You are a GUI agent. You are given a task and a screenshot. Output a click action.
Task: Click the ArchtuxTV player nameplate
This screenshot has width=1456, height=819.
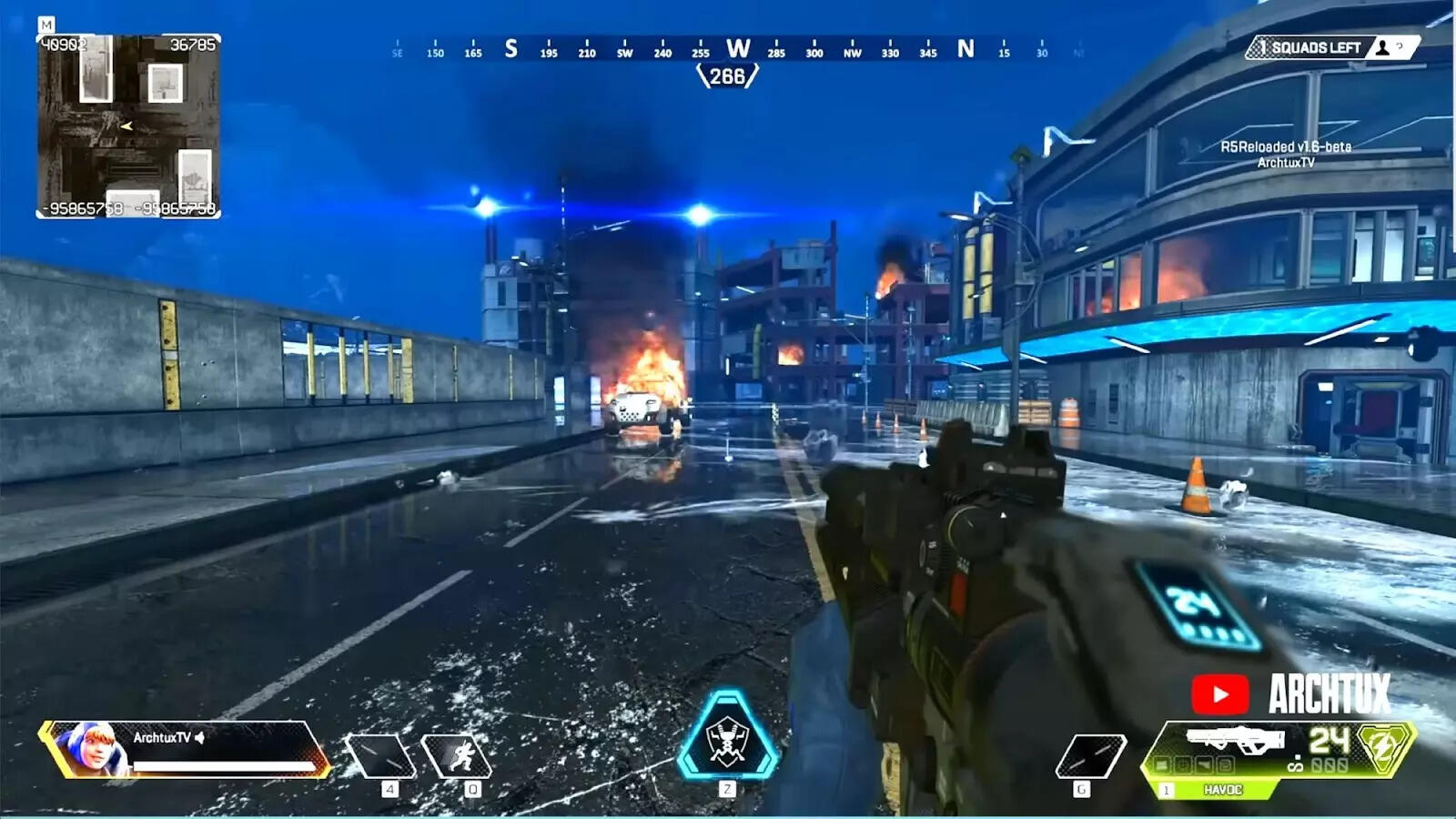(x=164, y=734)
